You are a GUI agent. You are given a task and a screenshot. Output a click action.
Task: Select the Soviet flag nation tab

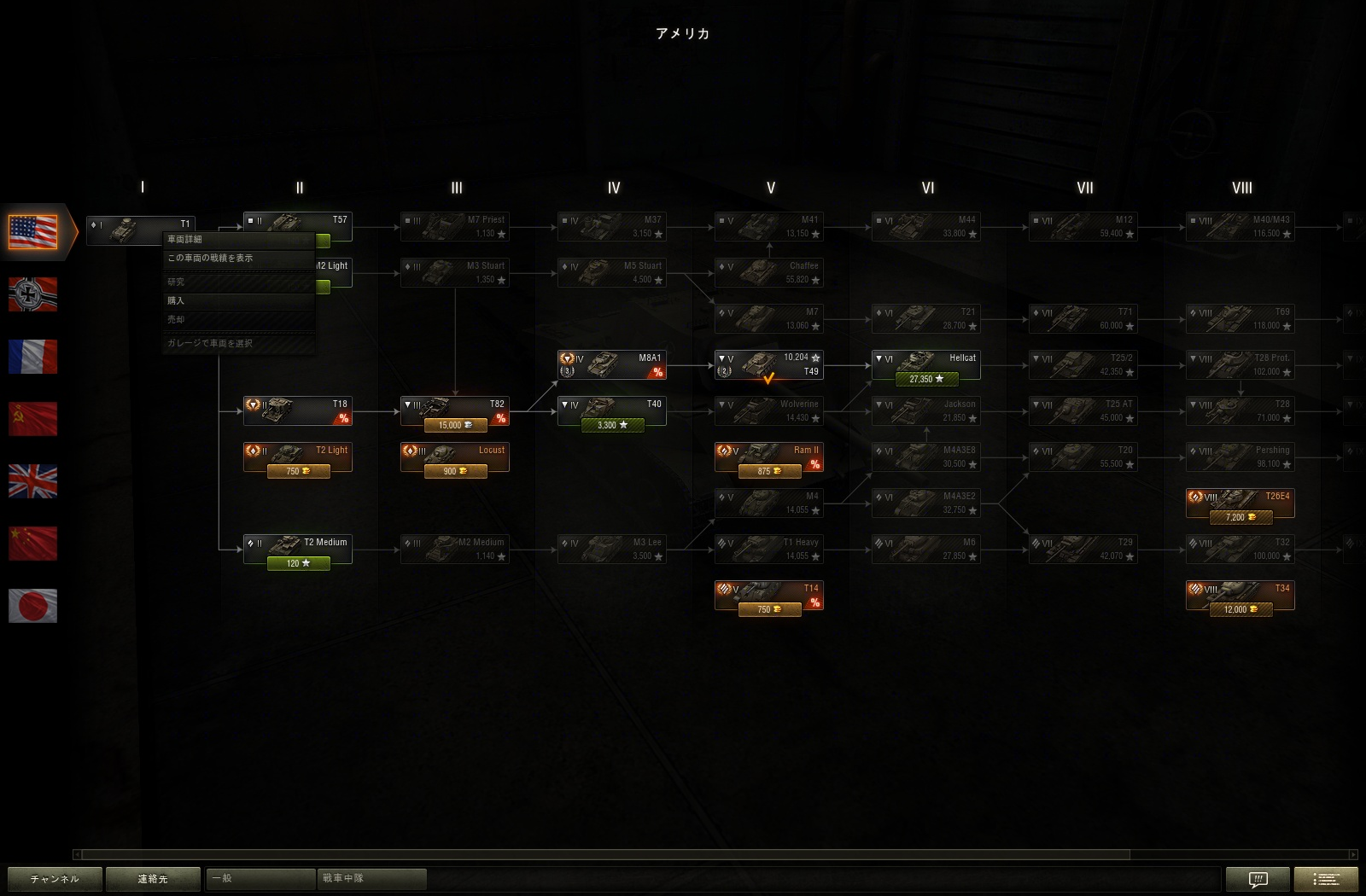(32, 419)
